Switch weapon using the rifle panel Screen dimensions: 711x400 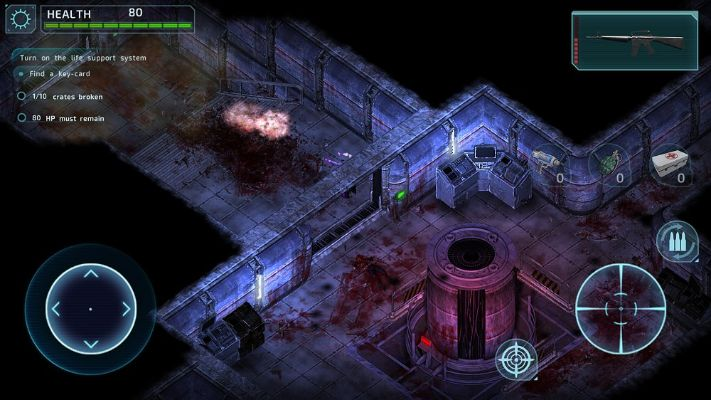pos(635,40)
